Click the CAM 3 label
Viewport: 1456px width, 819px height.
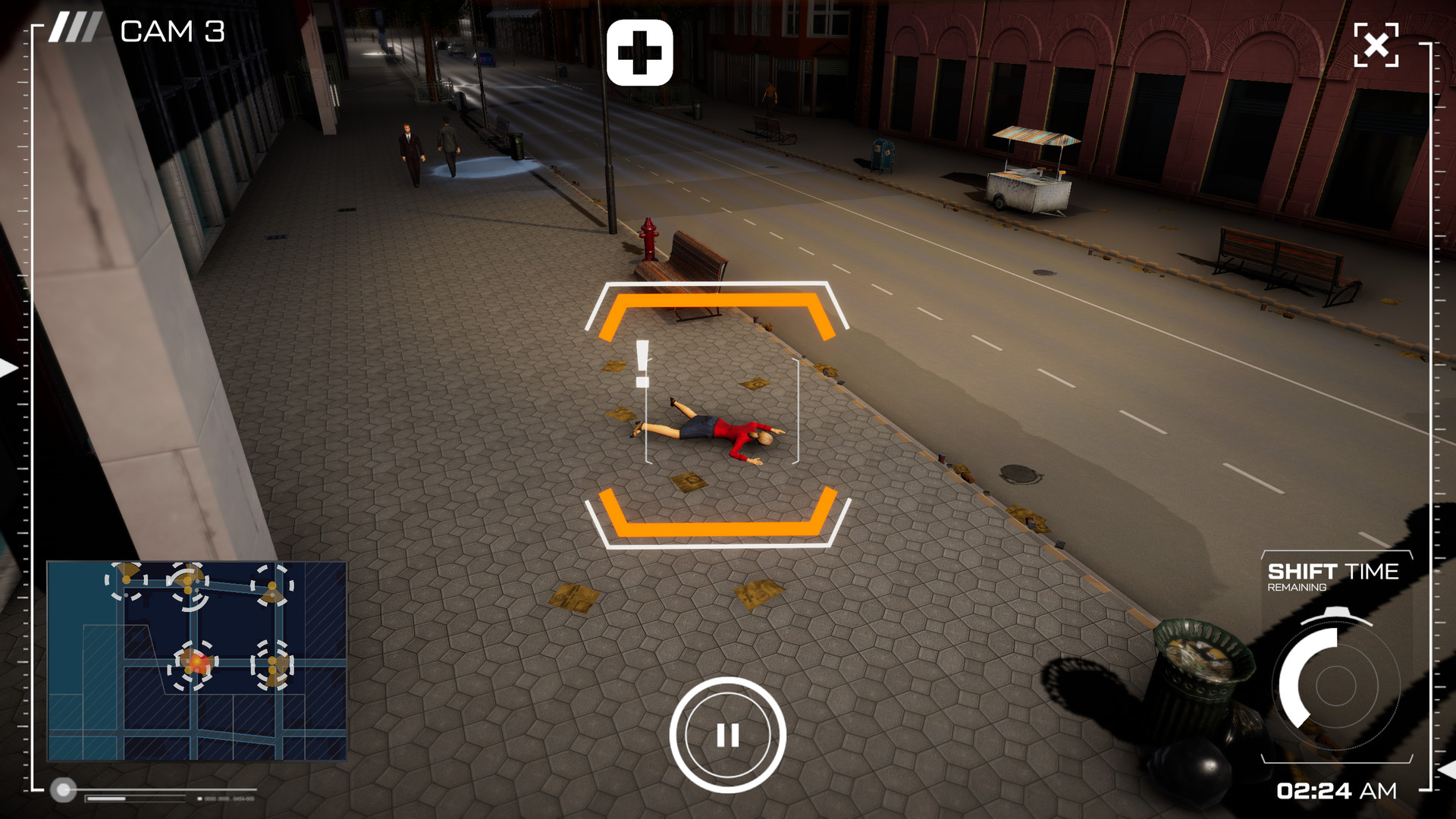point(173,30)
